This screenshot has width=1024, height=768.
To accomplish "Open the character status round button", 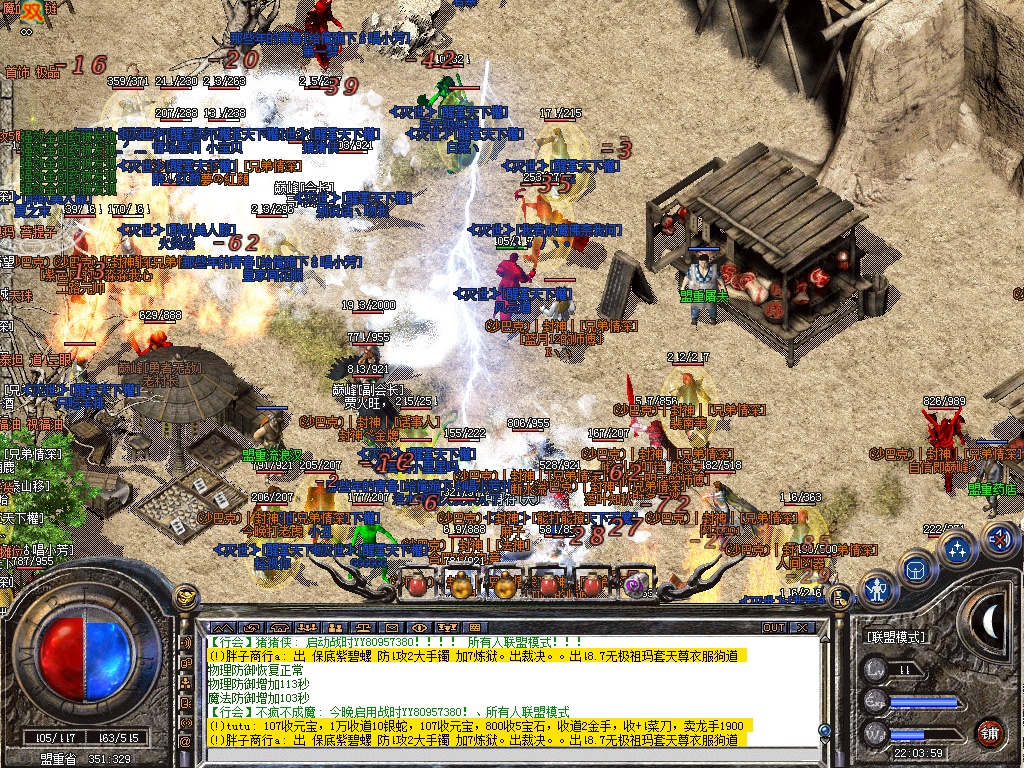I will pos(878,588).
